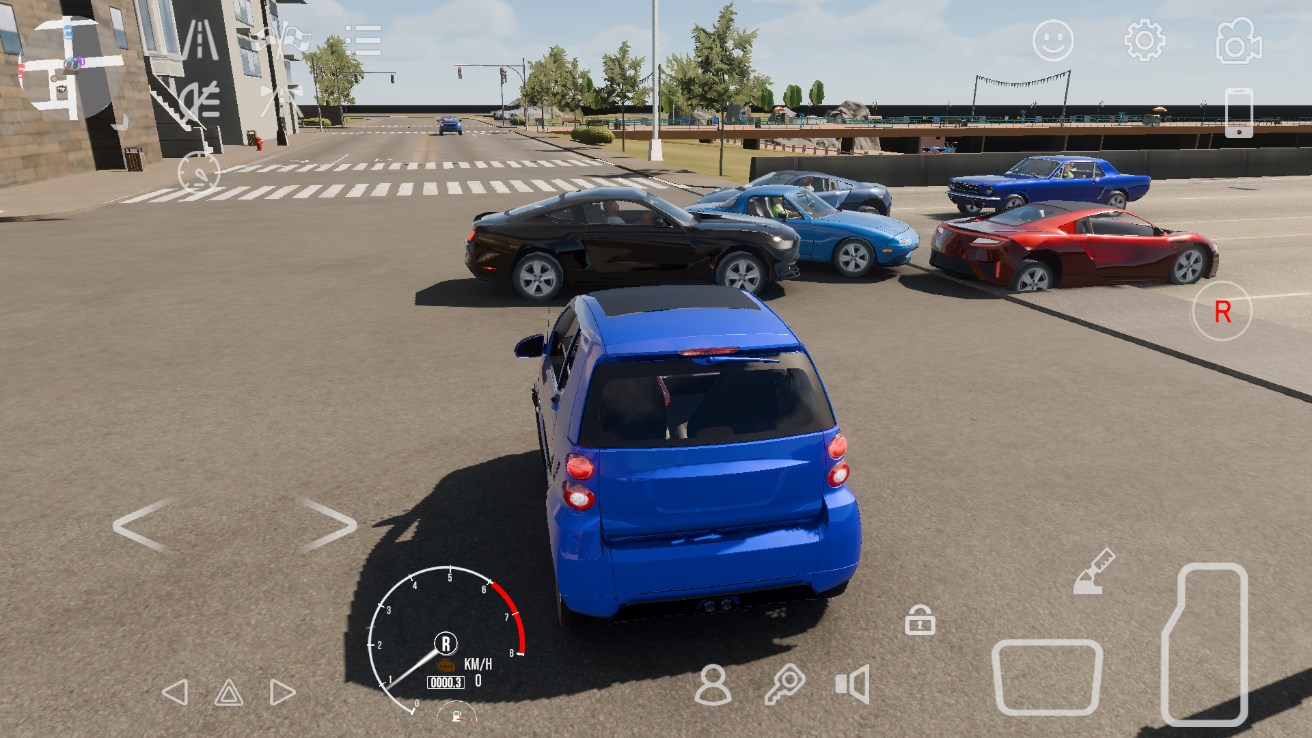
Task: Open the camera screenshot tool
Action: (x=1238, y=41)
